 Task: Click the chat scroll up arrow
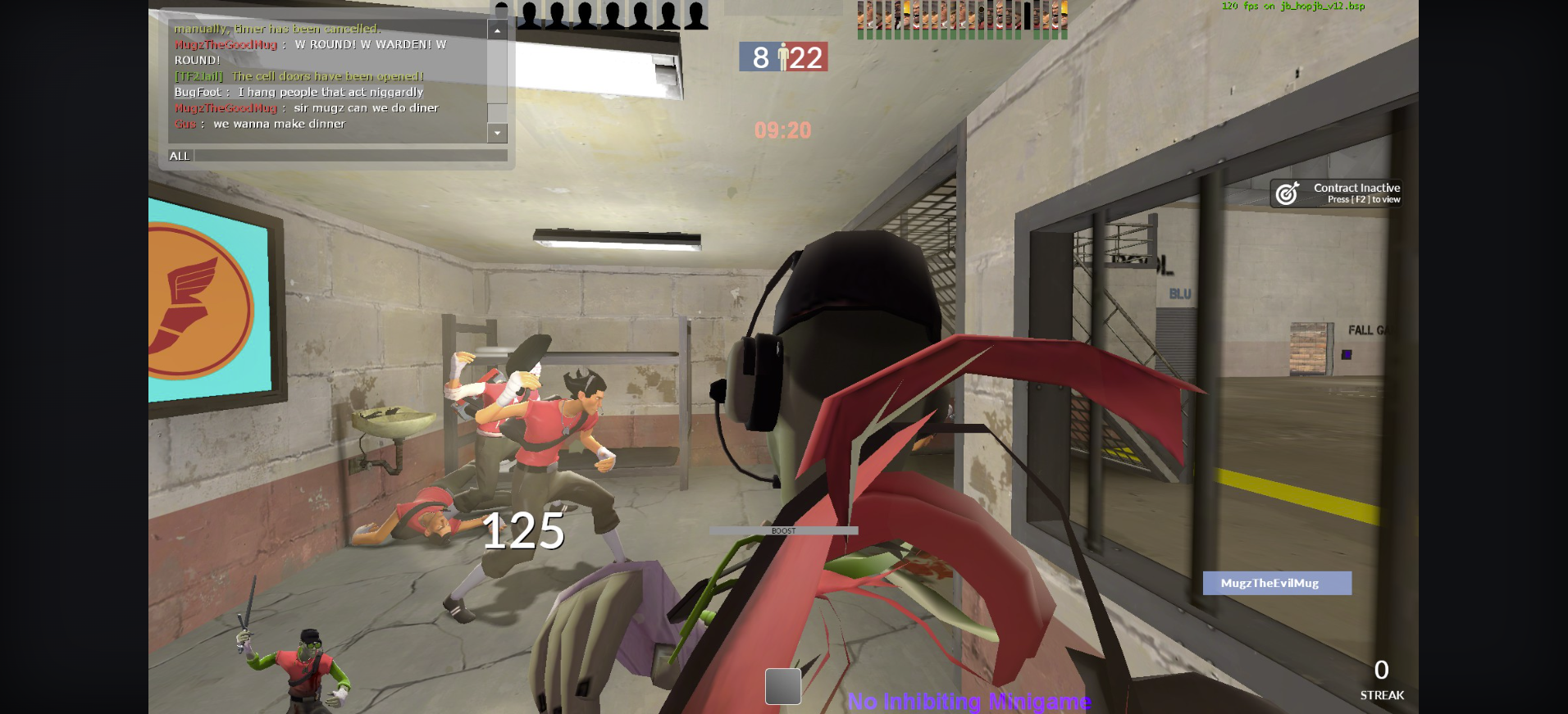[497, 30]
